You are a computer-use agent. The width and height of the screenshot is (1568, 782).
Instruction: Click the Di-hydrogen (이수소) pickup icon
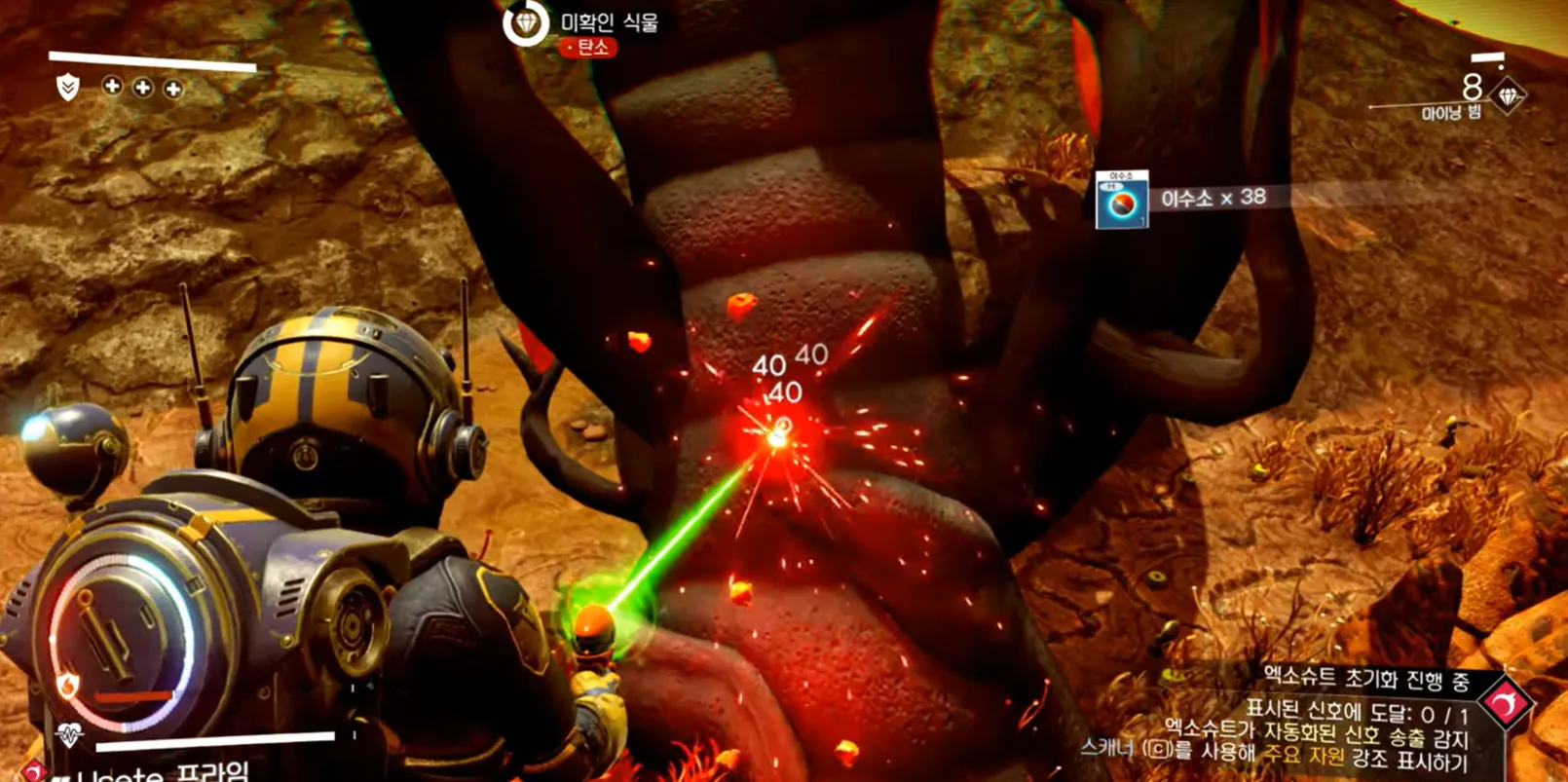click(x=1122, y=201)
